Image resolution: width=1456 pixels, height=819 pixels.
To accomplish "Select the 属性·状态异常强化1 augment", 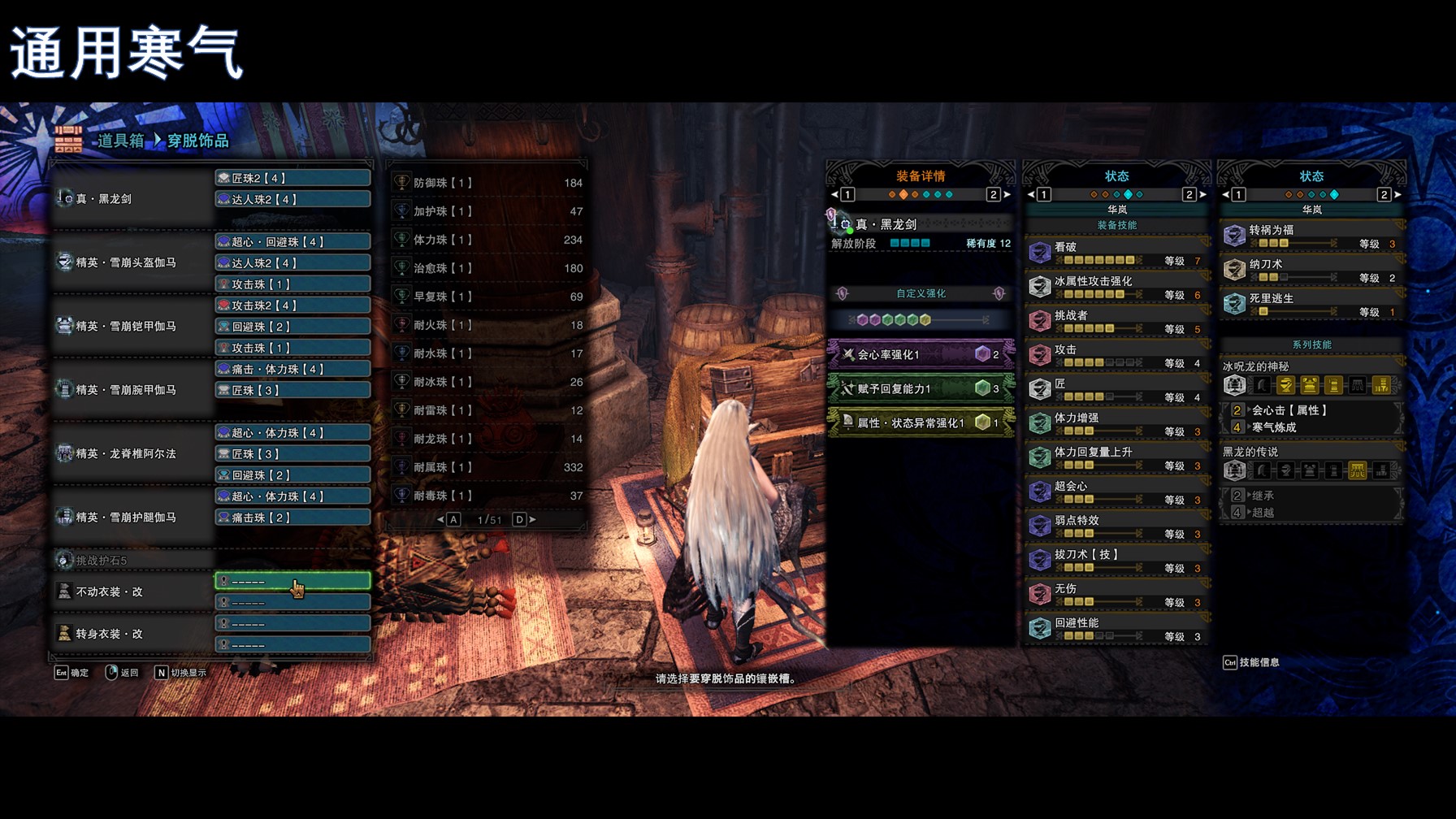I will coord(921,422).
